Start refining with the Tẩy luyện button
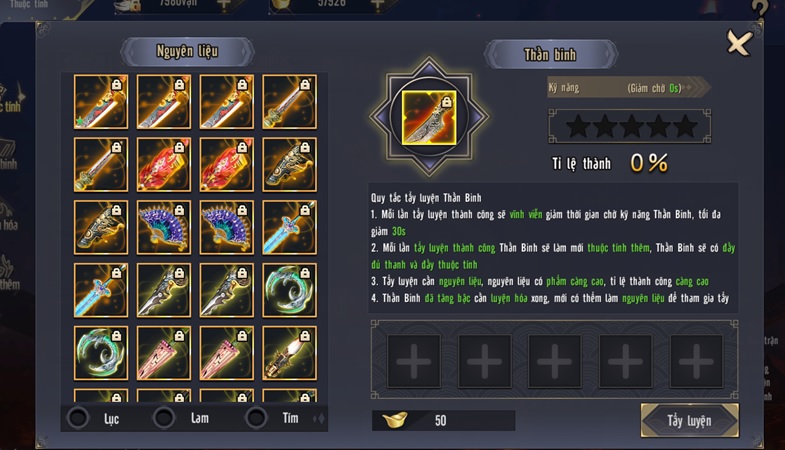Image resolution: width=785 pixels, height=450 pixels. [x=689, y=420]
